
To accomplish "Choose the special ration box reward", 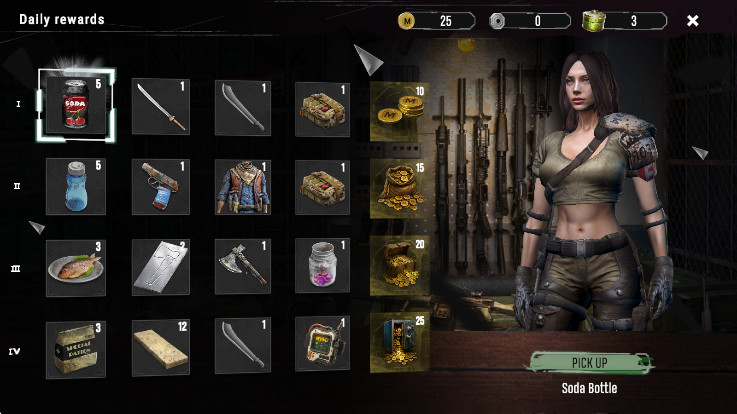I will click(76, 347).
